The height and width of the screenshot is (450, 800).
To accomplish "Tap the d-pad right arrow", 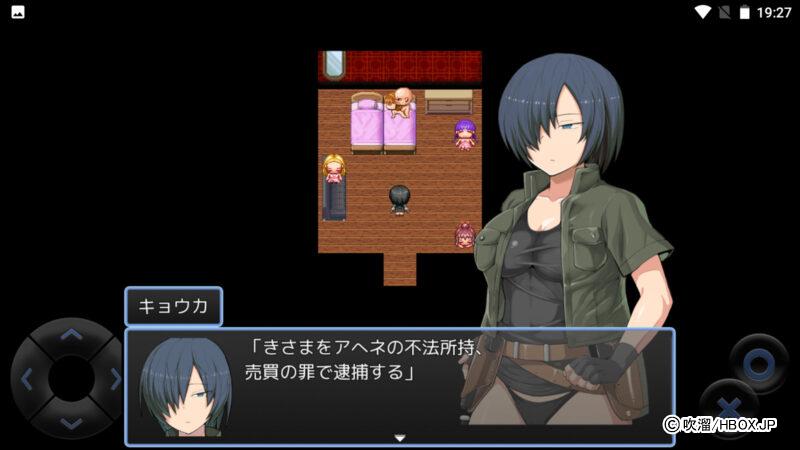I will tap(114, 379).
